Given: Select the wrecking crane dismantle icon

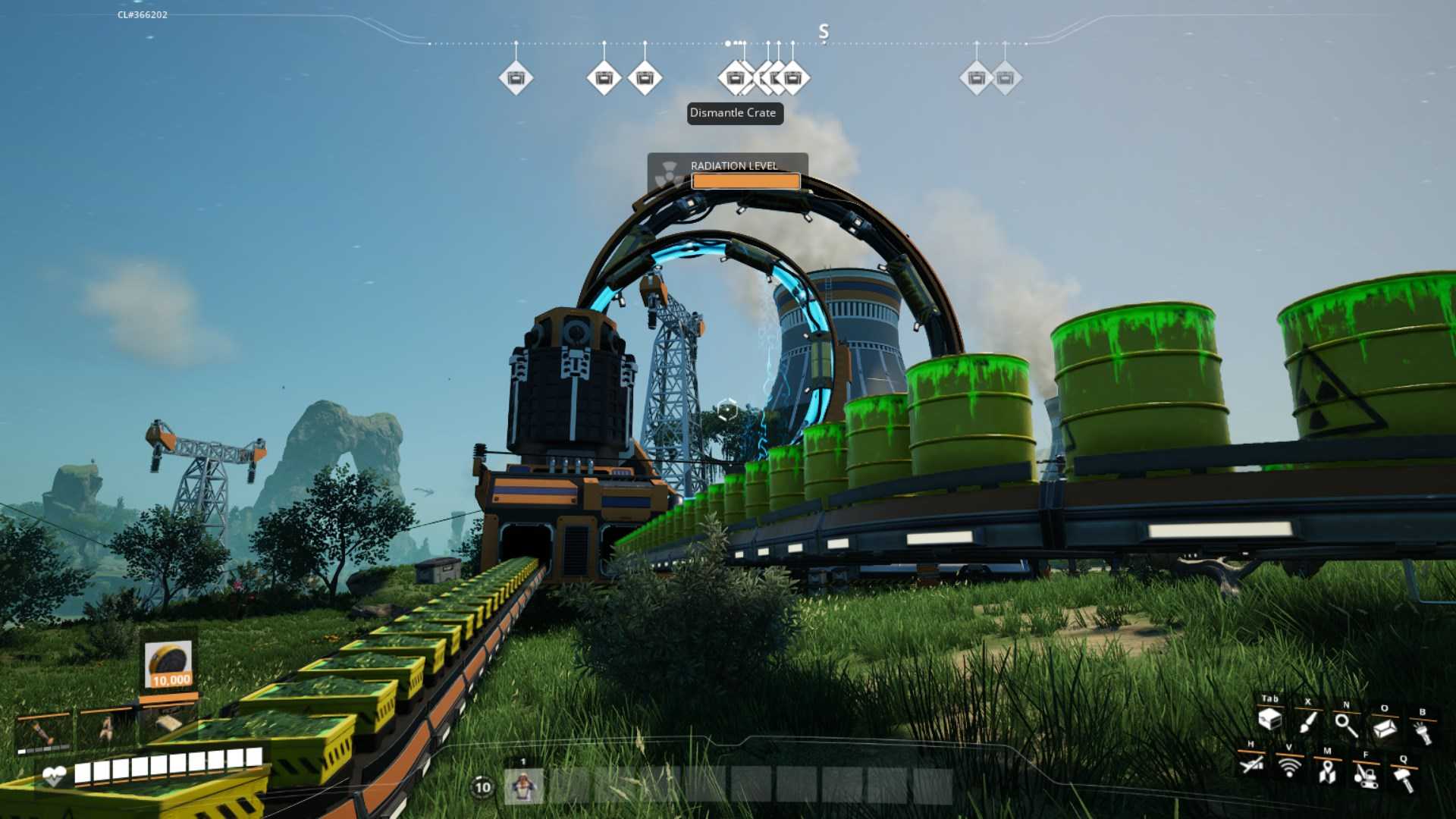Looking at the screenshot, I should point(1366,775).
